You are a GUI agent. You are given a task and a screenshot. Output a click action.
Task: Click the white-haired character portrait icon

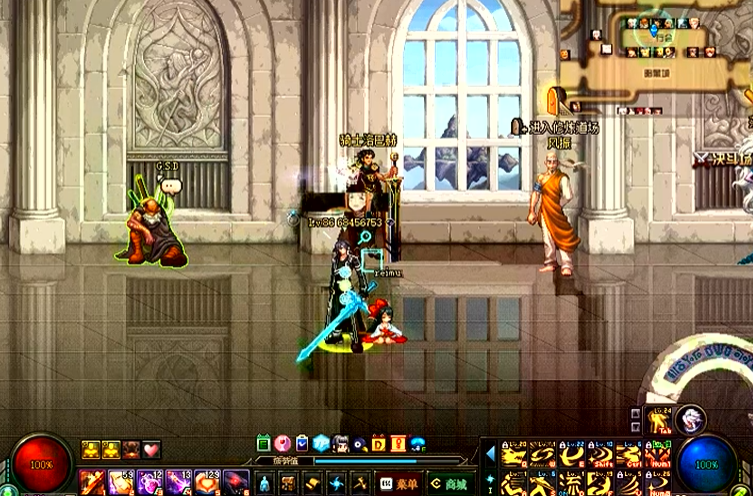point(689,419)
